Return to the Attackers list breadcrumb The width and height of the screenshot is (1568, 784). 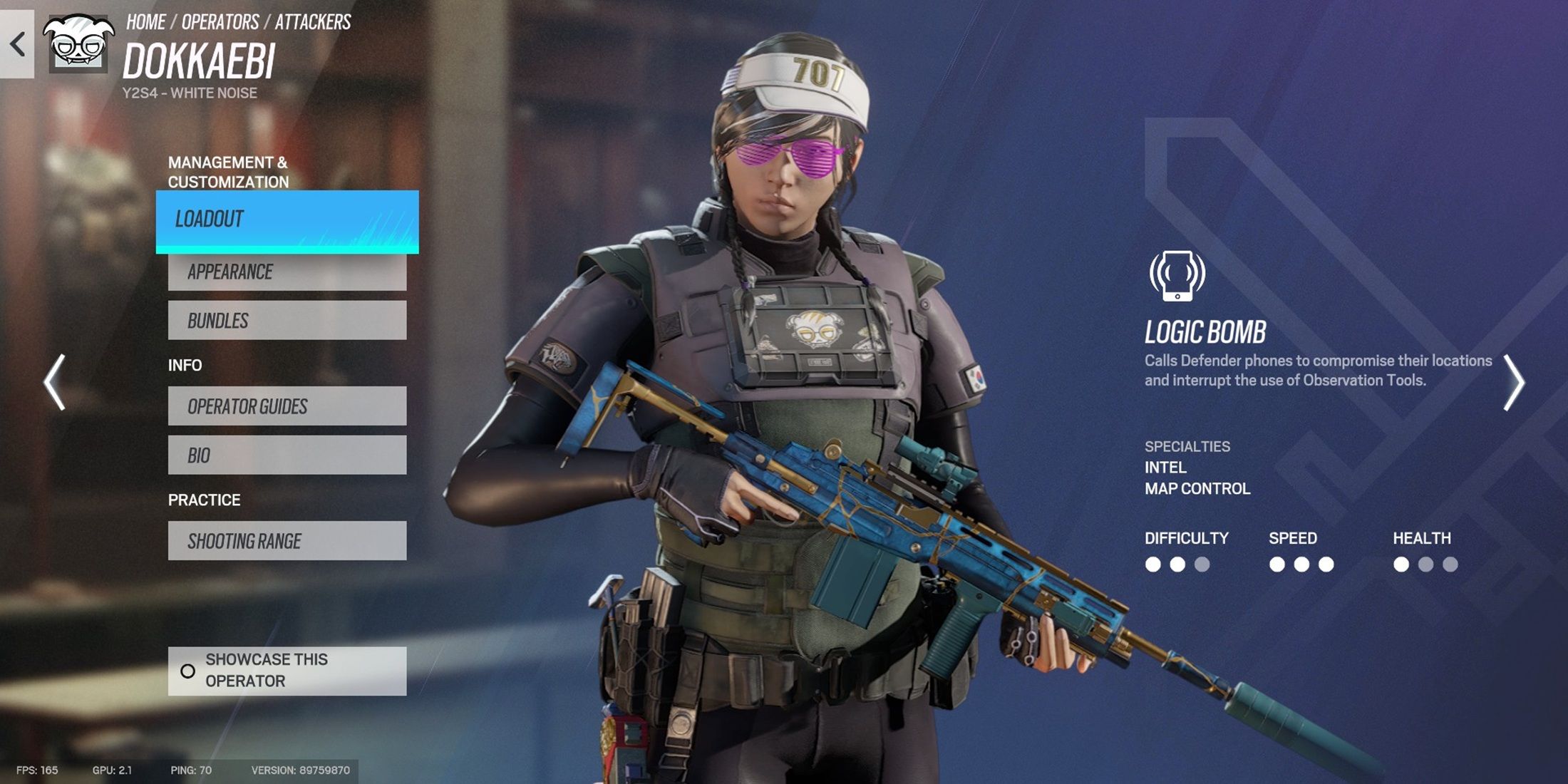tap(313, 22)
